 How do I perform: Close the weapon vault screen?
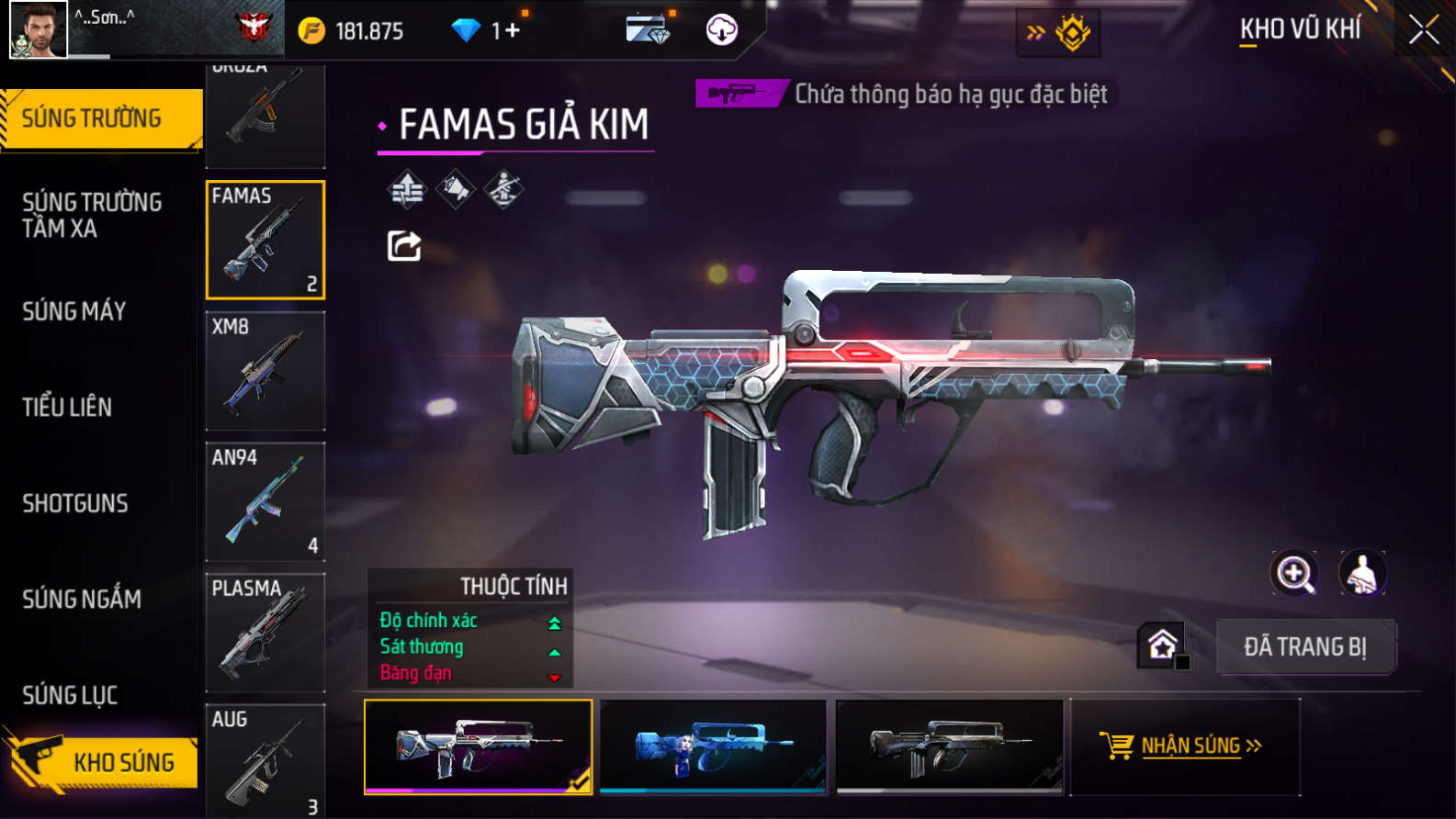click(1423, 30)
